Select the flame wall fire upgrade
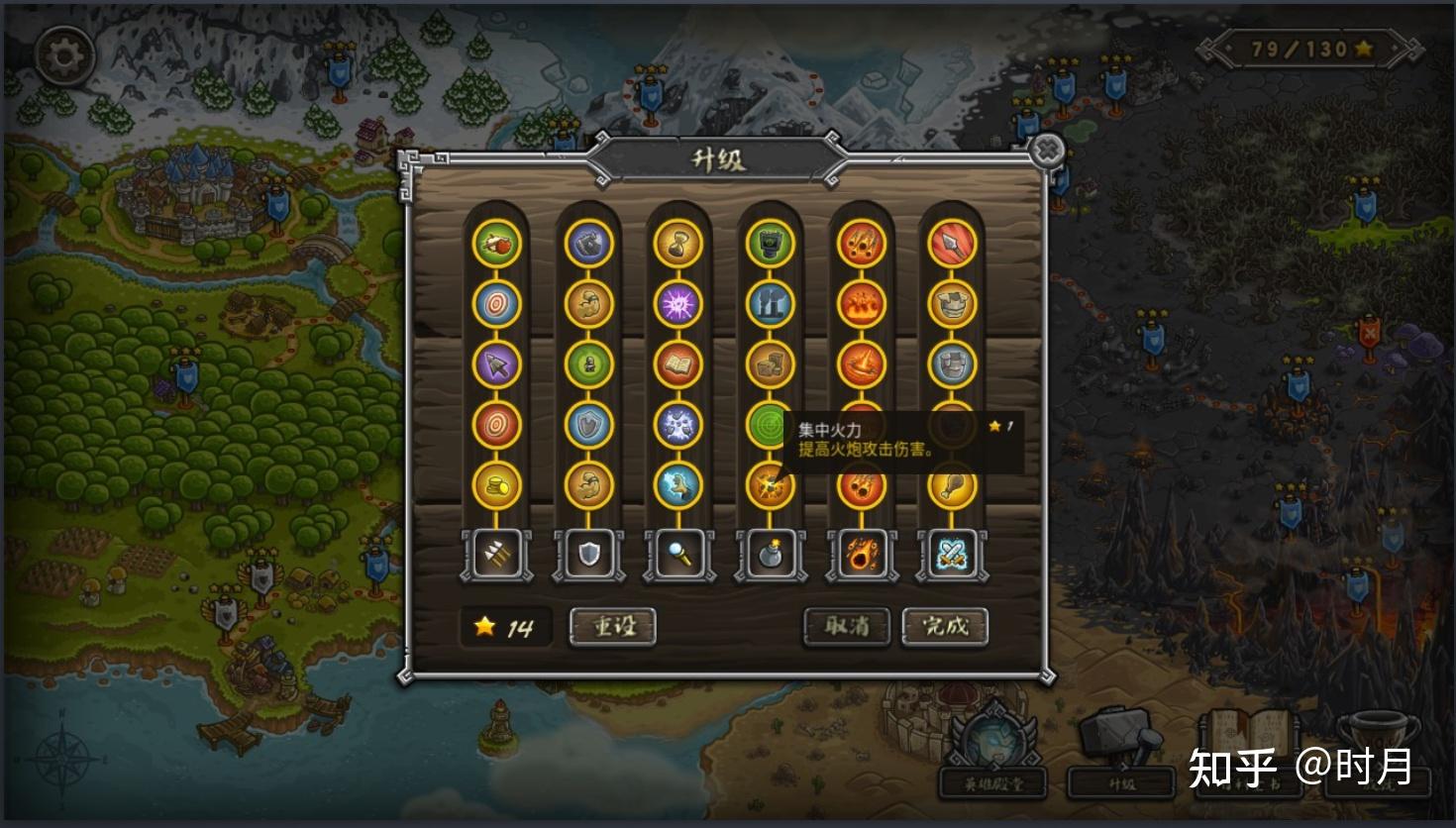The image size is (1456, 828). click(861, 303)
